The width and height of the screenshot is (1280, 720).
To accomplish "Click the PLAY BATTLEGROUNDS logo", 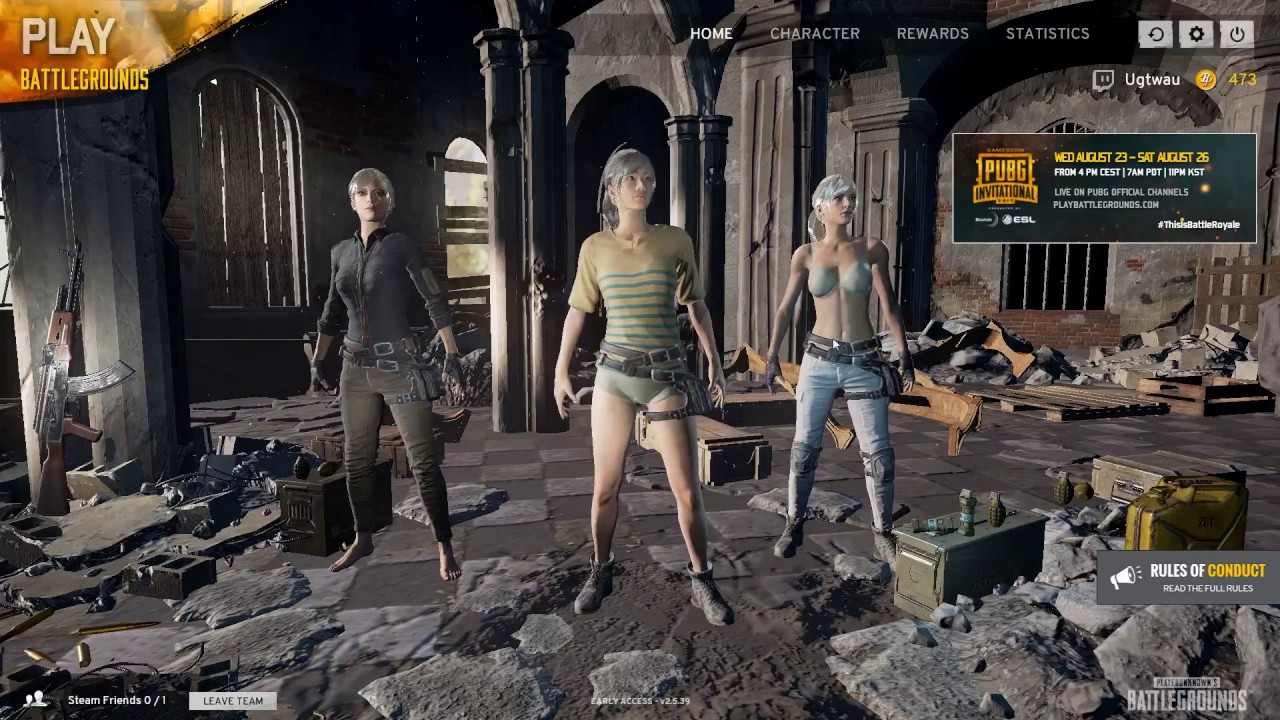I will pyautogui.click(x=80, y=50).
